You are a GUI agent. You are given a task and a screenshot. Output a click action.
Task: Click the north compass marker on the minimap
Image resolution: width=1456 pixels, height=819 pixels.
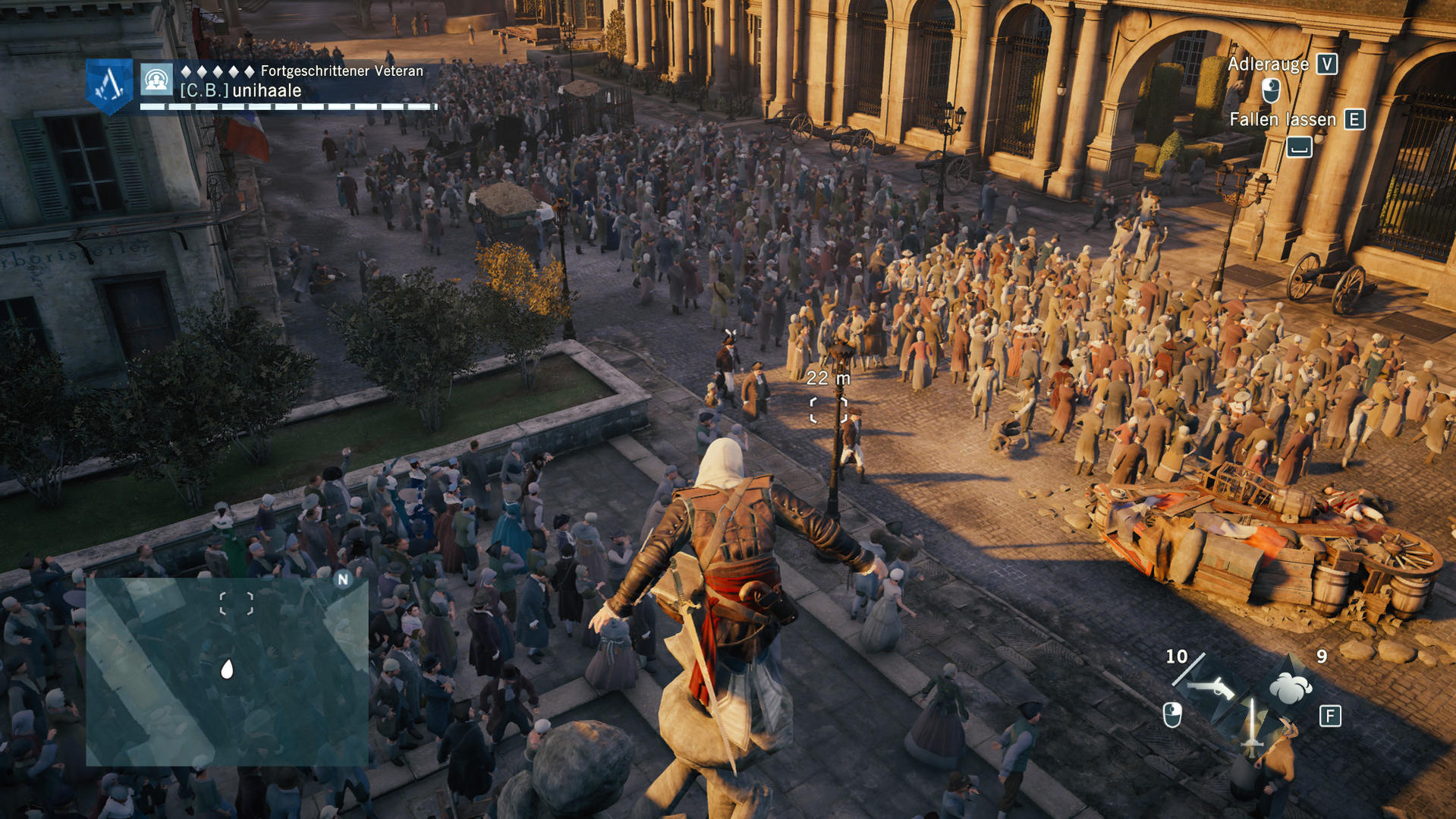343,580
